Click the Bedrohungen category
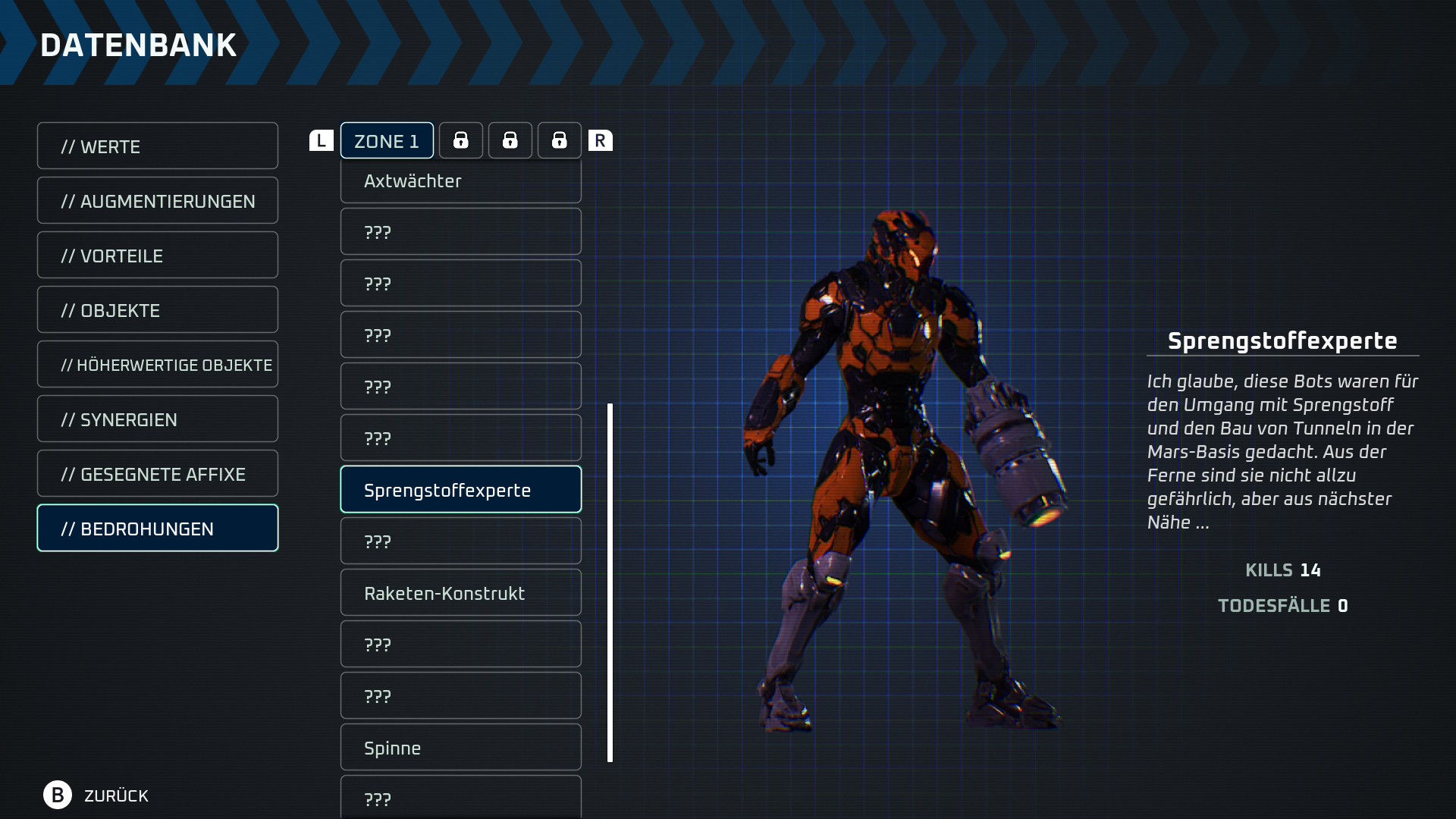 pos(157,529)
